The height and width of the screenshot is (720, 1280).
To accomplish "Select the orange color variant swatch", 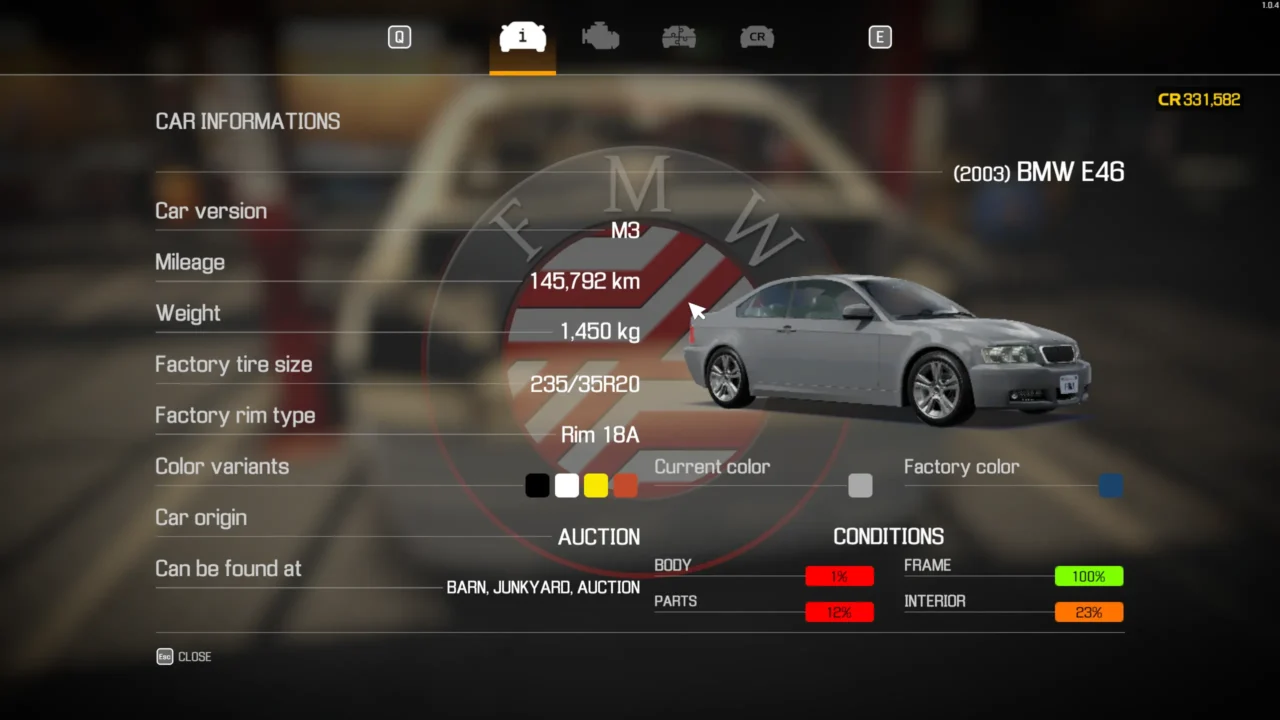I will pyautogui.click(x=625, y=485).
